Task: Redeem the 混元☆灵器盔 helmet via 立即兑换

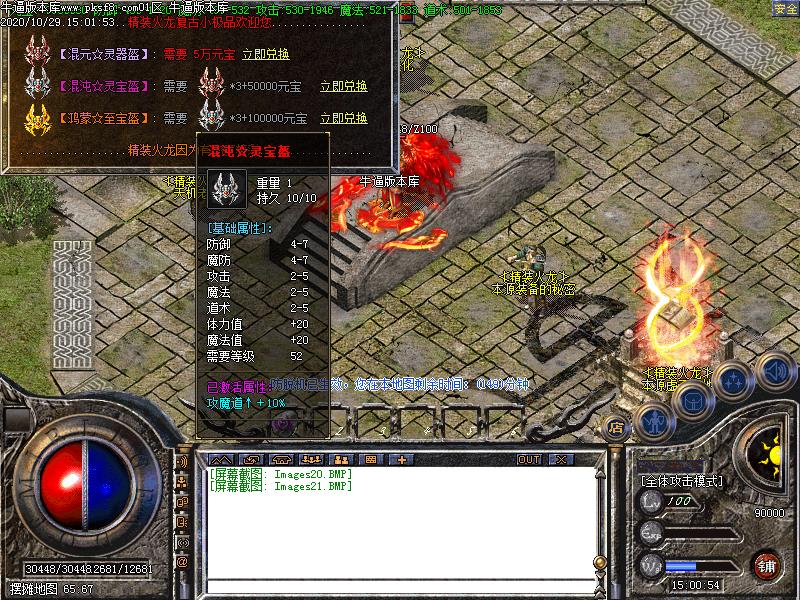Action: click(x=265, y=55)
